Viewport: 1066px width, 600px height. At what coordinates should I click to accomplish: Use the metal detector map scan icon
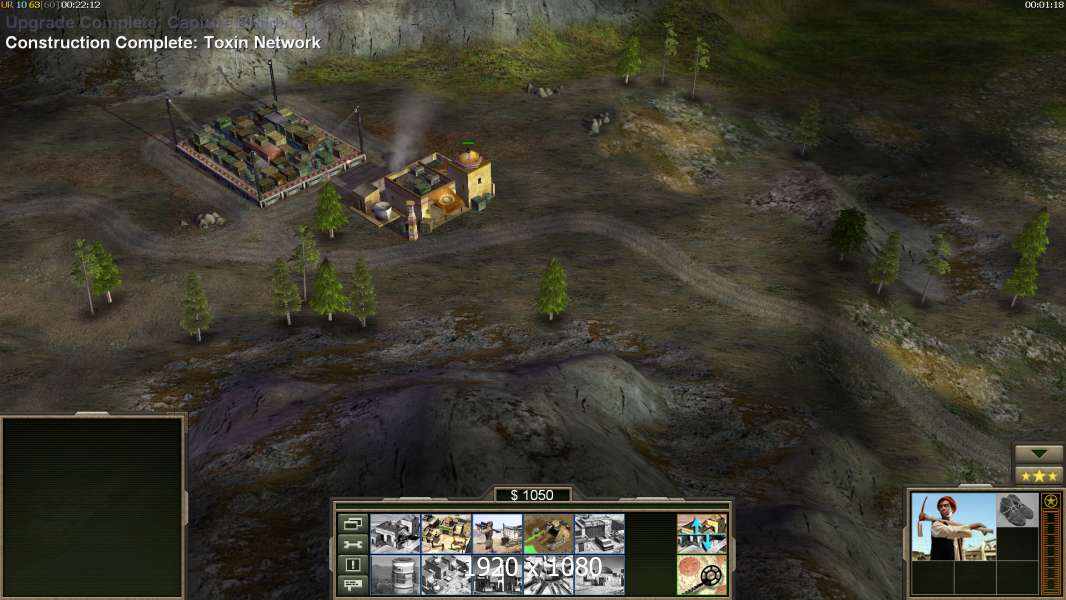(x=702, y=574)
